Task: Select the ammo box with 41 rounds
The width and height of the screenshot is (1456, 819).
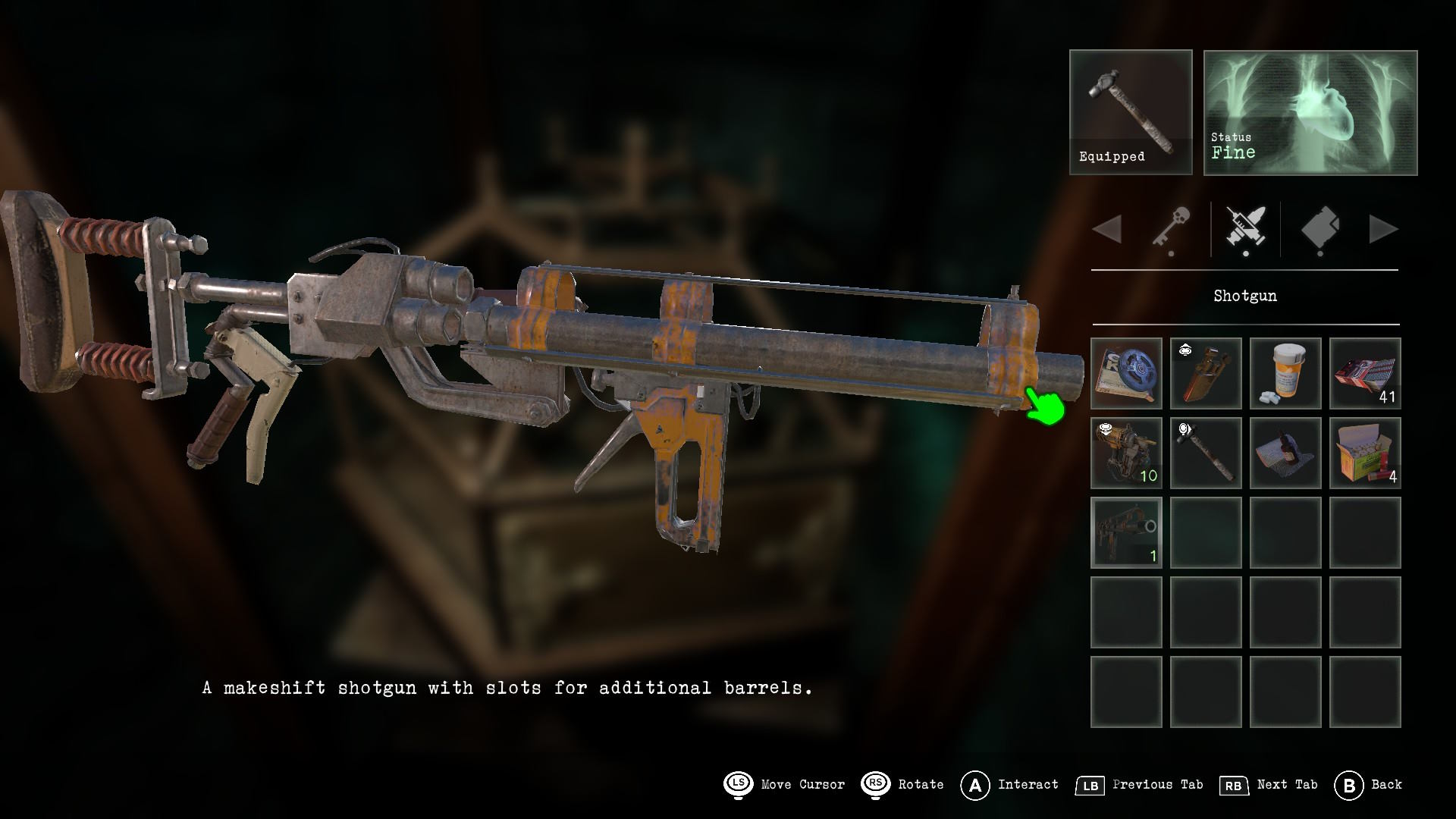Action: pyautogui.click(x=1365, y=373)
